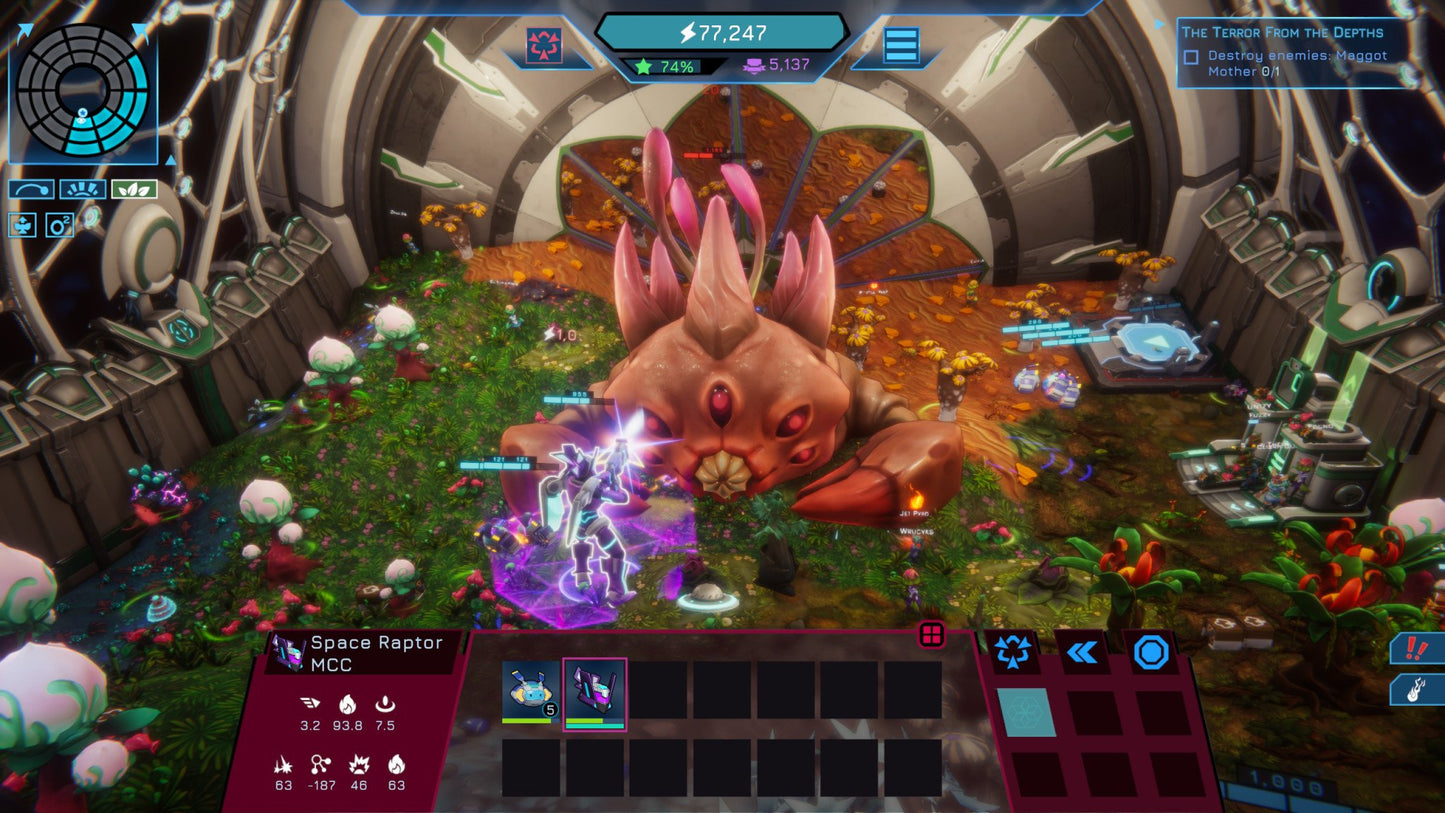Click the blue recycle command button
The image size is (1445, 813).
[1013, 653]
